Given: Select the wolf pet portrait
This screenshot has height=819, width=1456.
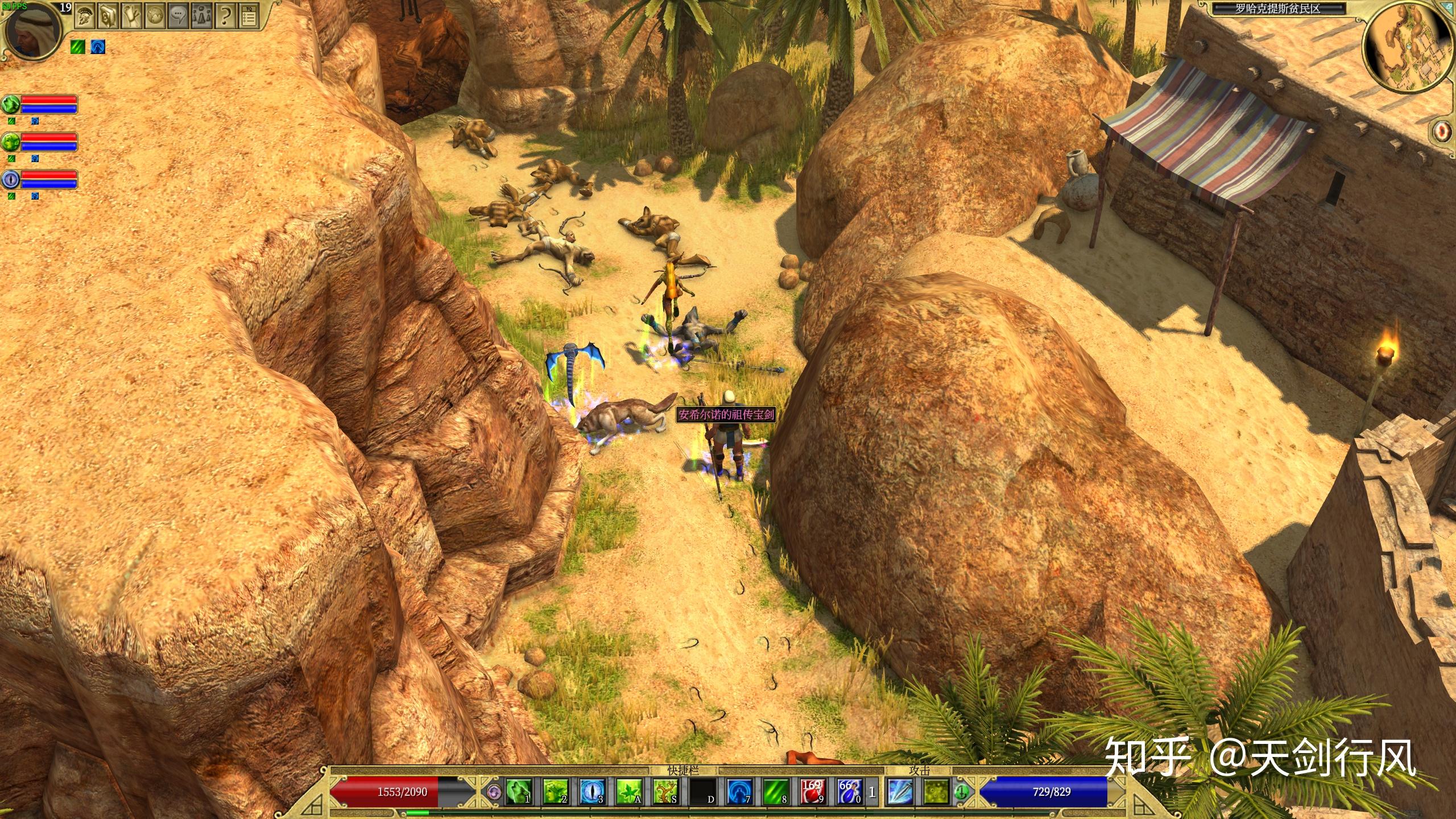Looking at the screenshot, I should coord(11,105).
